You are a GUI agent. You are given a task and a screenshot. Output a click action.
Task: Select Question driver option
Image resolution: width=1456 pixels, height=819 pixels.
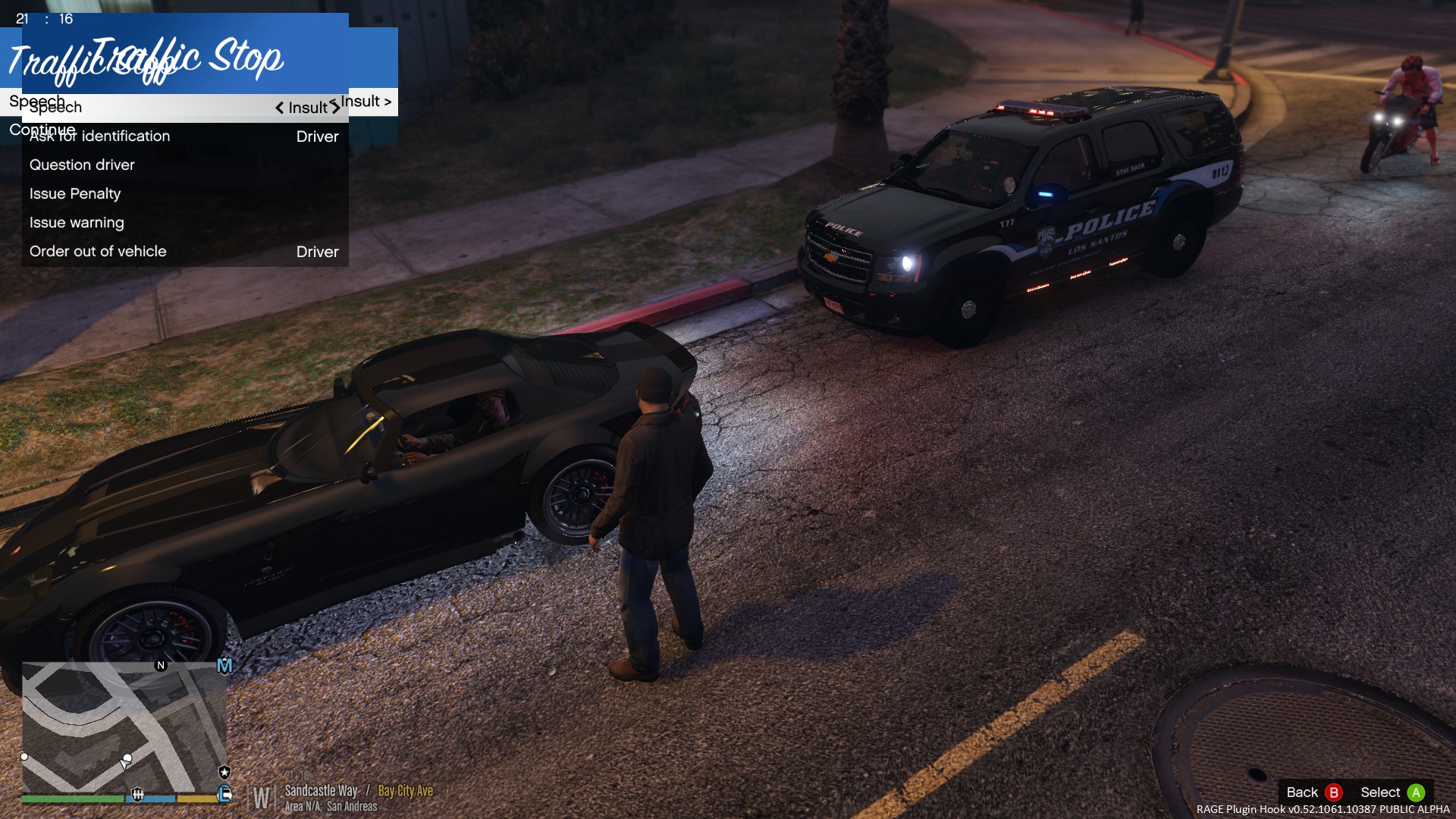[184, 165]
